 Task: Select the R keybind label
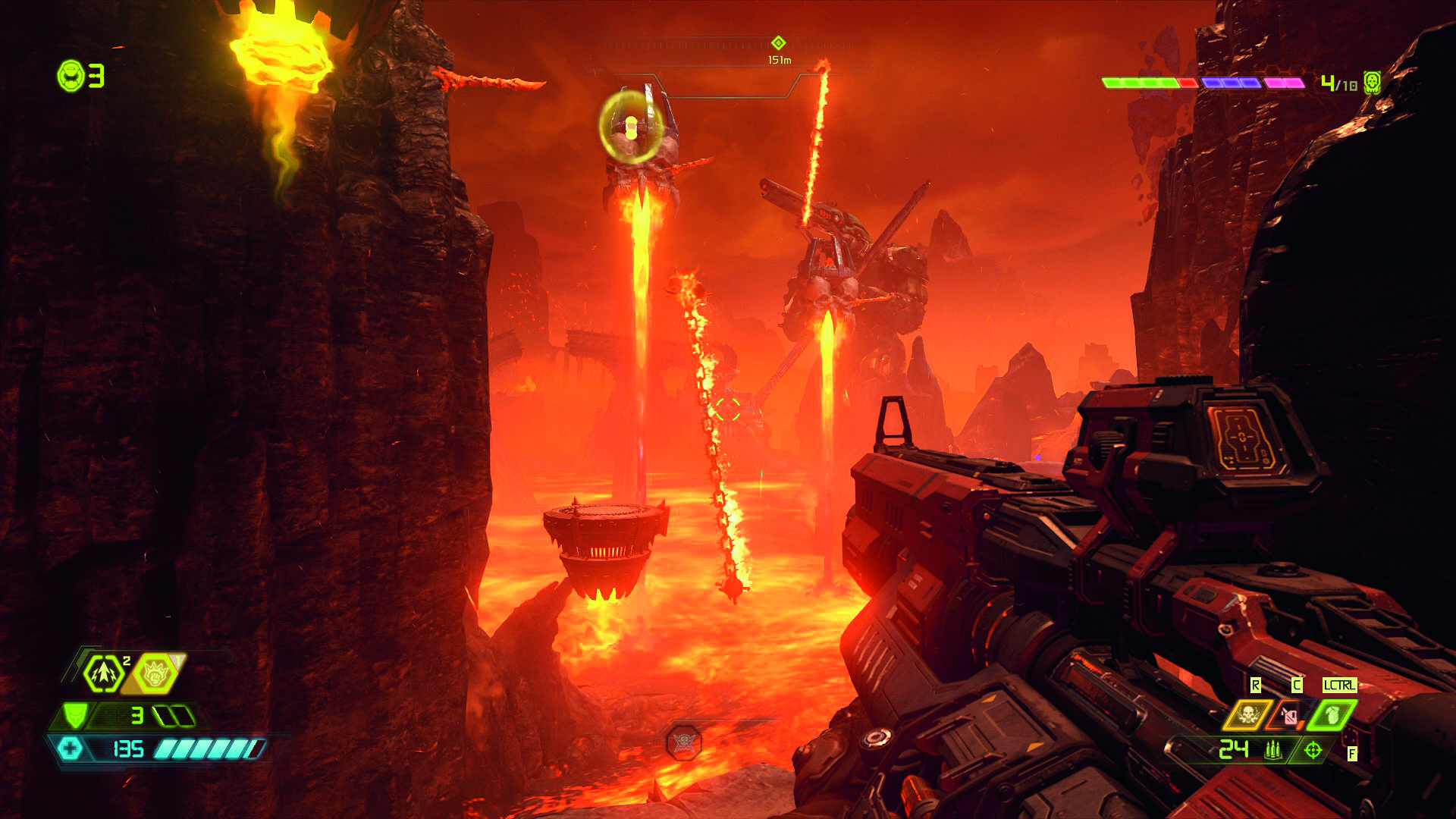[1255, 684]
